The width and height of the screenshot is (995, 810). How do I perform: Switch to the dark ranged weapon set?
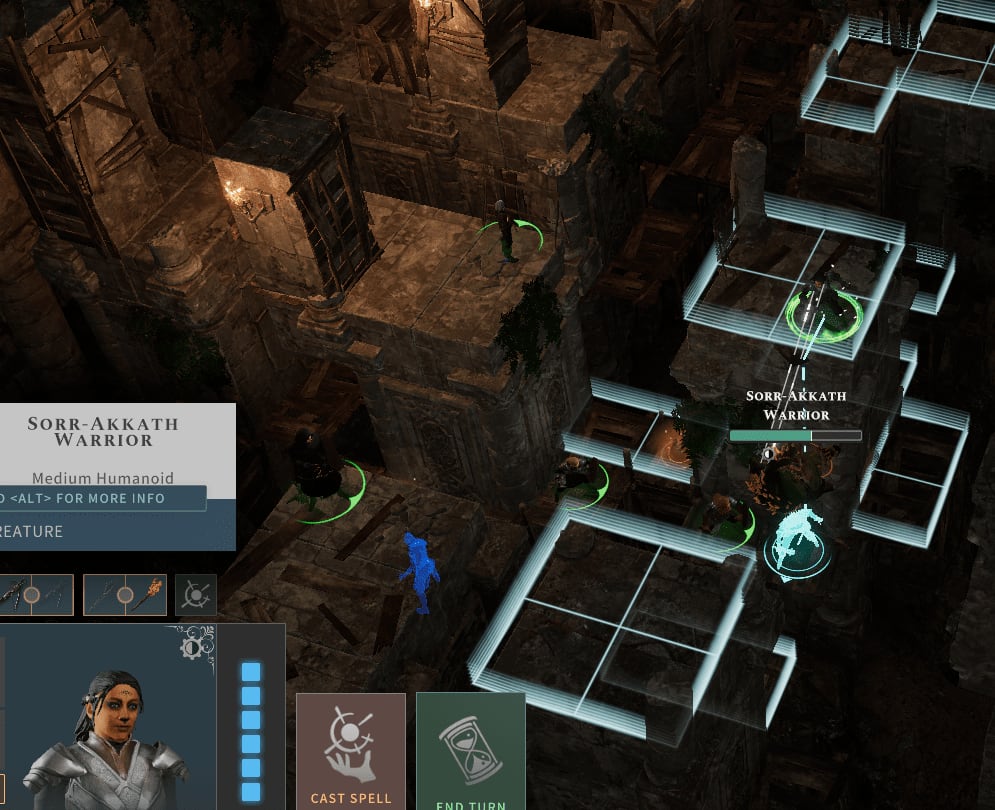tap(32, 595)
